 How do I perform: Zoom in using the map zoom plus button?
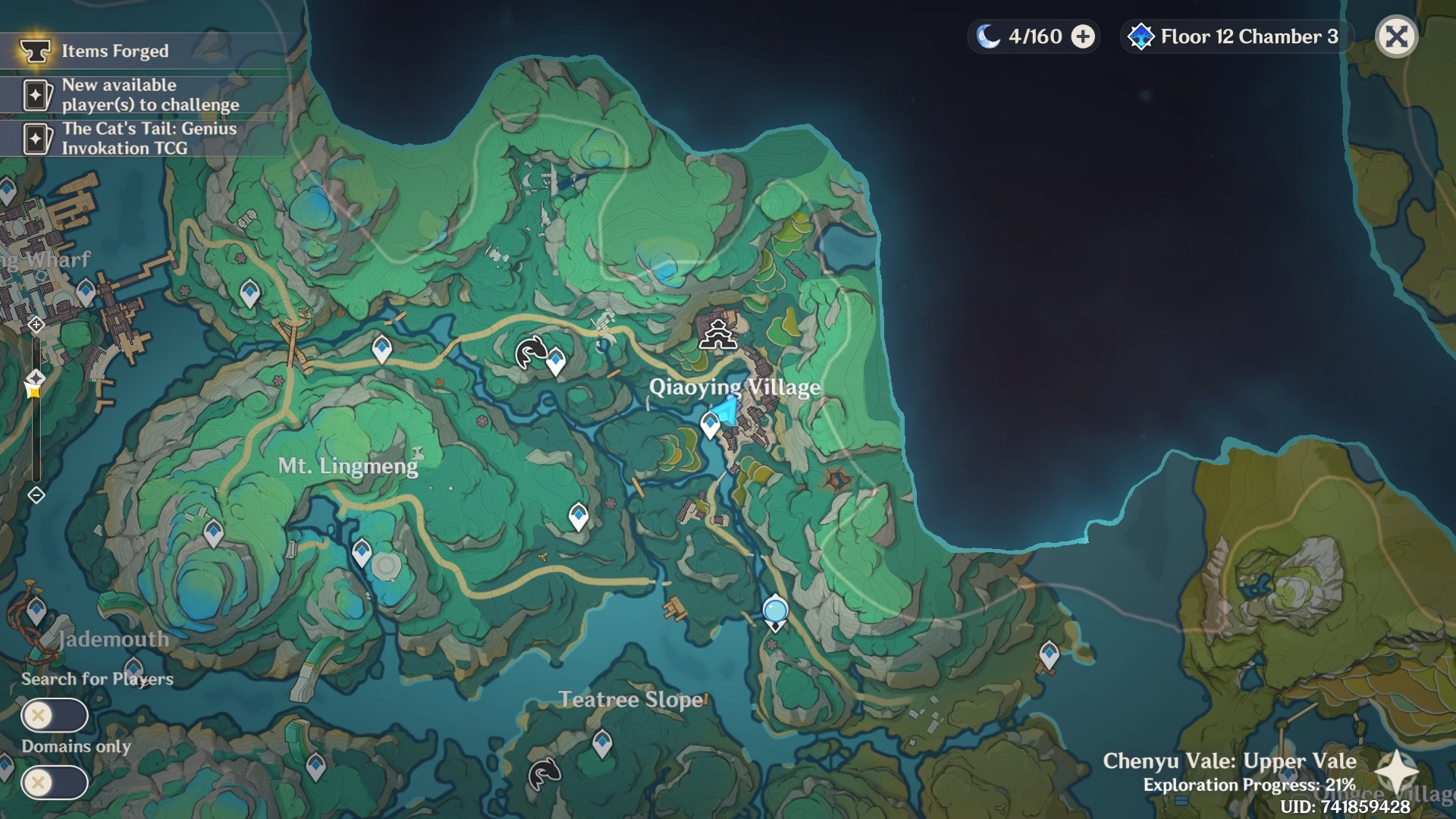pyautogui.click(x=36, y=325)
